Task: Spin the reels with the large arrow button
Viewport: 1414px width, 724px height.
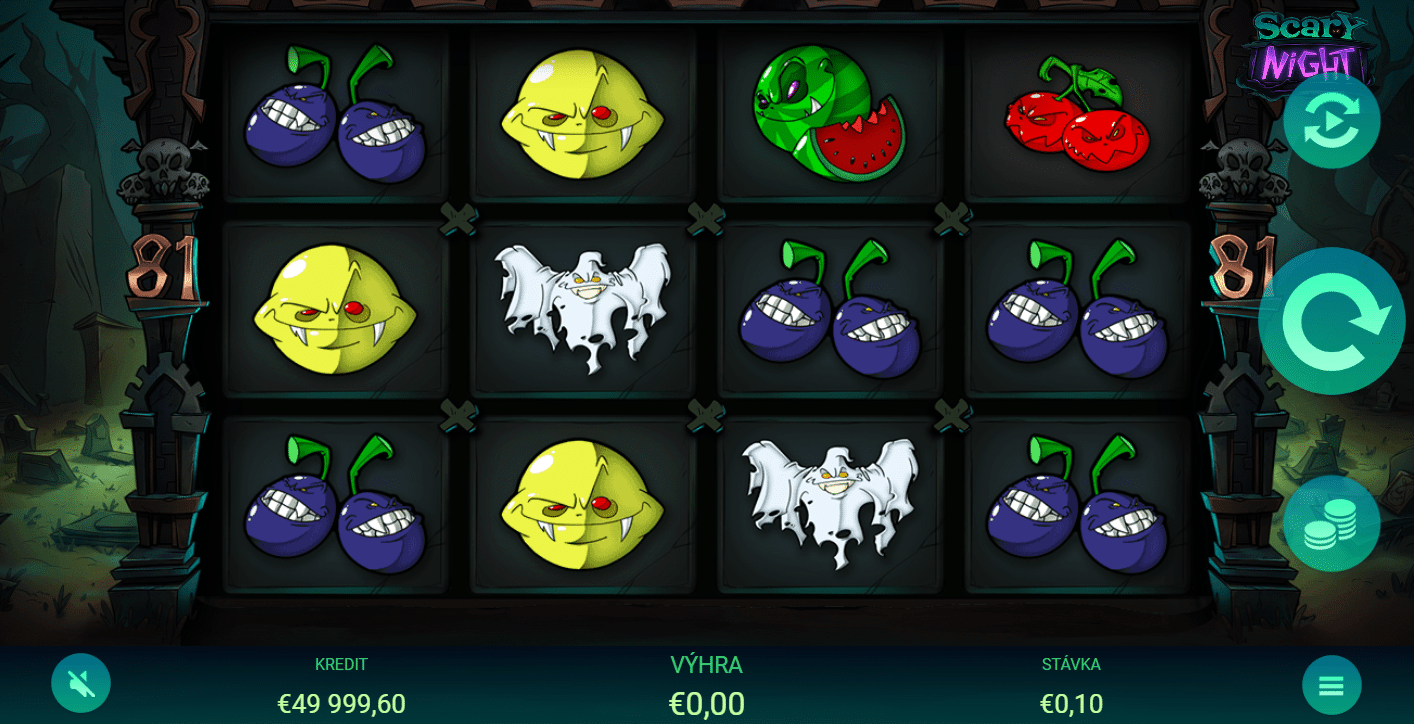Action: point(1331,321)
